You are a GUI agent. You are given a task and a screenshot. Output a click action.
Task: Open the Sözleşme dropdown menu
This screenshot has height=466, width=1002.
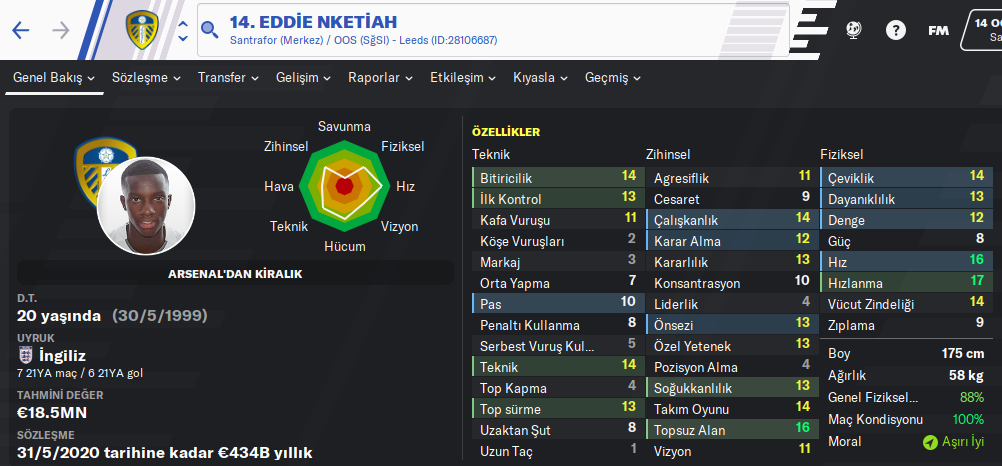coord(147,78)
